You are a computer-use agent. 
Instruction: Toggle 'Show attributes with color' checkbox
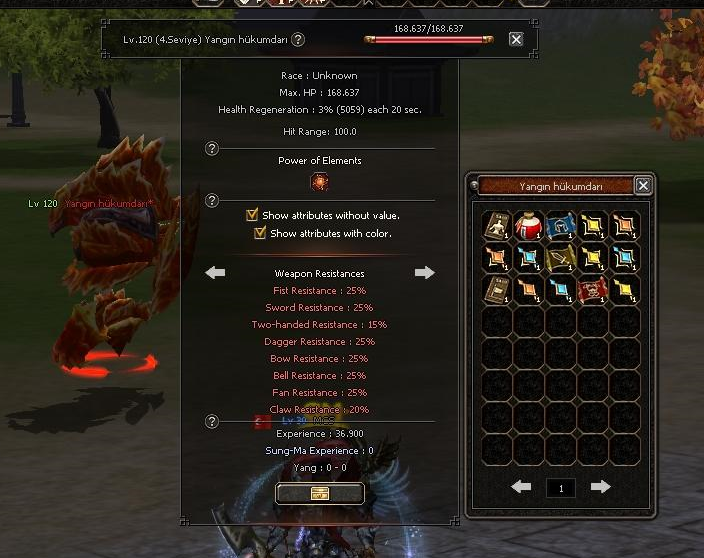tap(261, 233)
